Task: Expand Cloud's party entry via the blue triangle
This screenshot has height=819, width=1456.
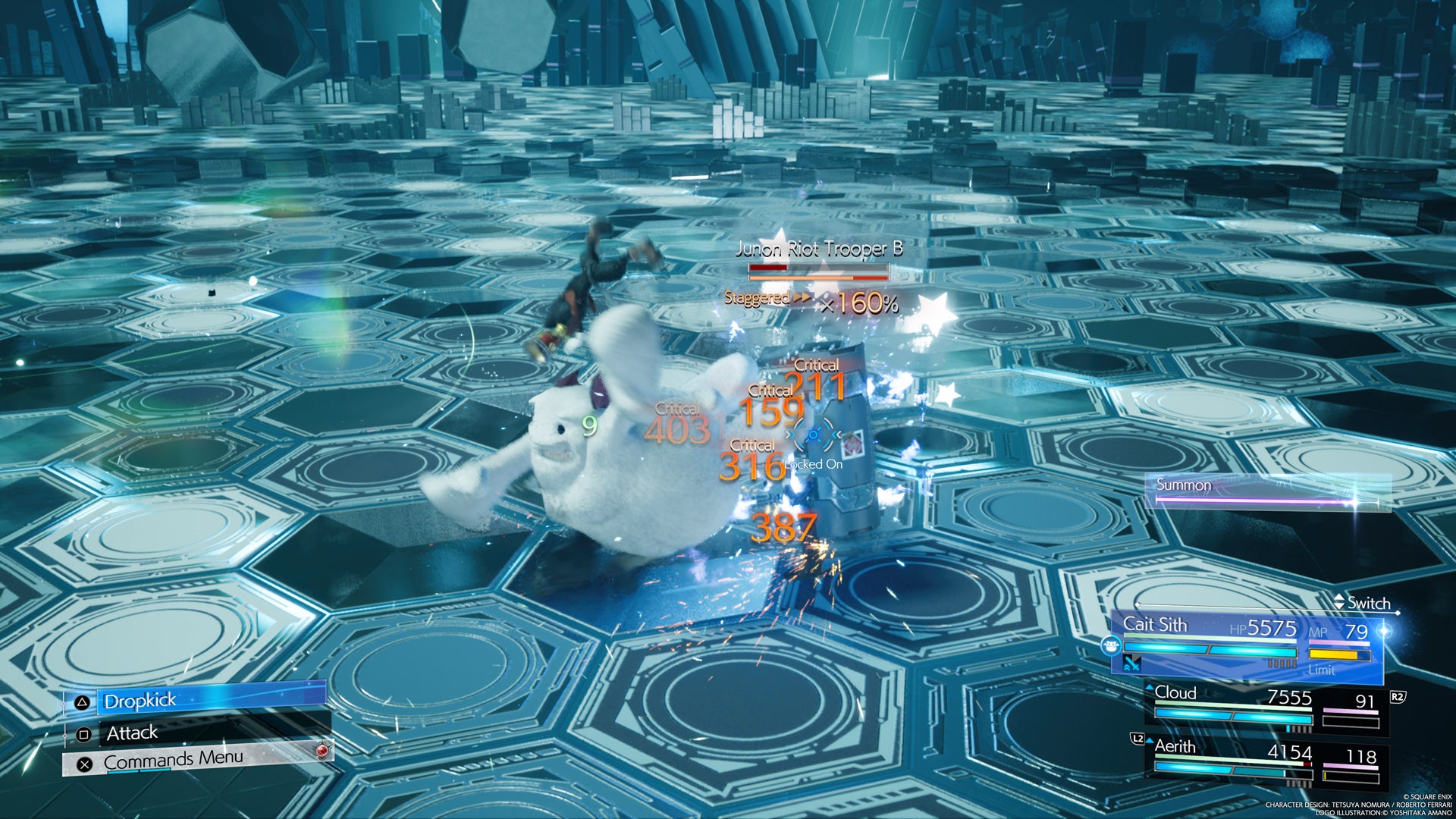Action: (x=1150, y=688)
